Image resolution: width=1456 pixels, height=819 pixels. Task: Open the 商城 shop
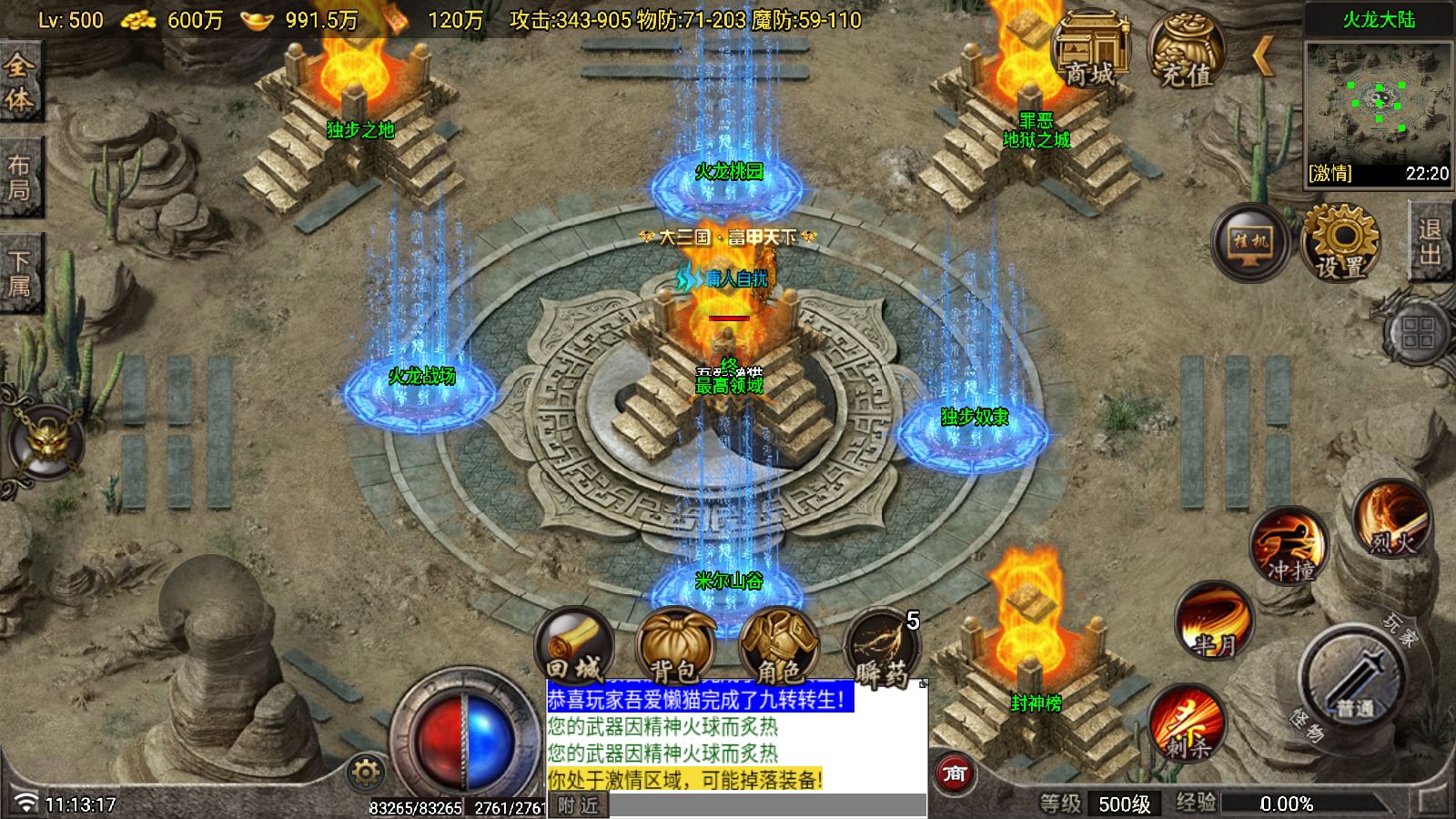pos(1089,50)
